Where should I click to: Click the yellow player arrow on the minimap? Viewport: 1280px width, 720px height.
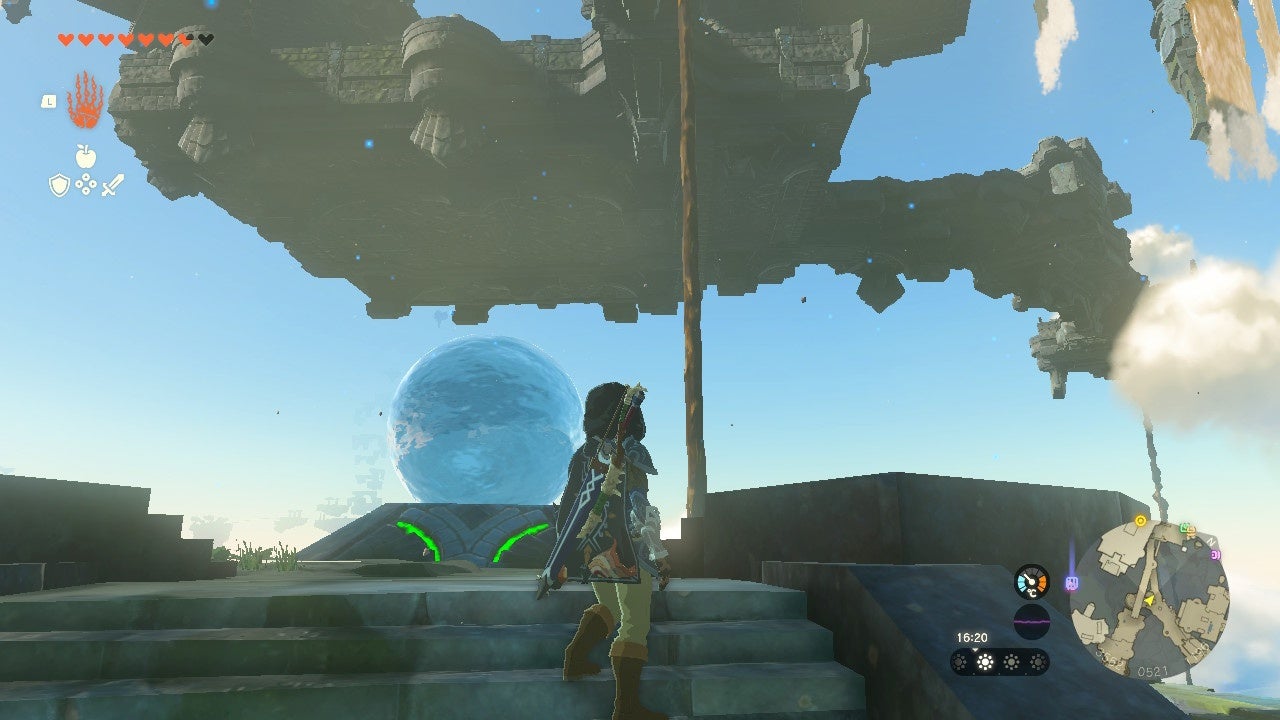pyautogui.click(x=1149, y=599)
